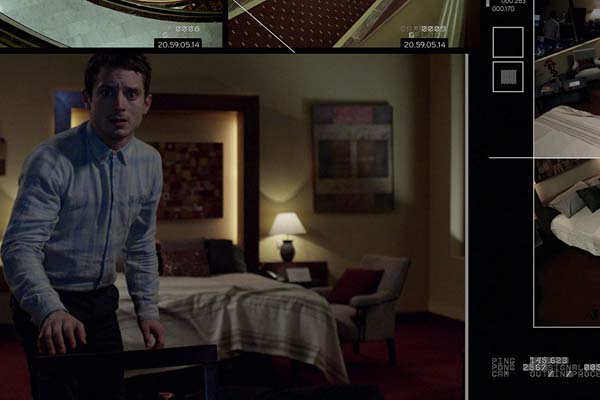Select the curved staircase camera feed
Image resolution: width=600 pixels, height=400 pixels.
pos(112,24)
